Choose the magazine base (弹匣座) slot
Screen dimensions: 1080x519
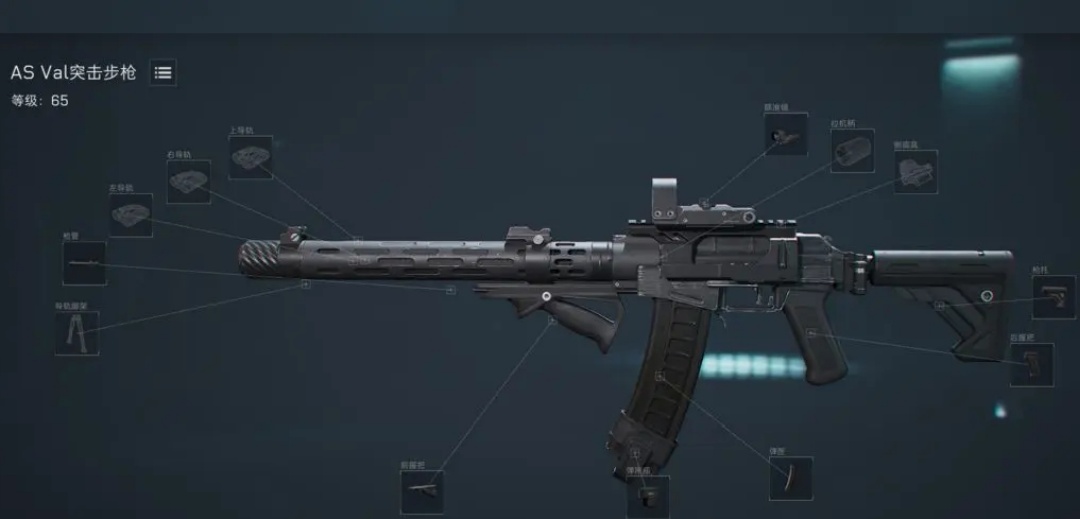point(648,494)
